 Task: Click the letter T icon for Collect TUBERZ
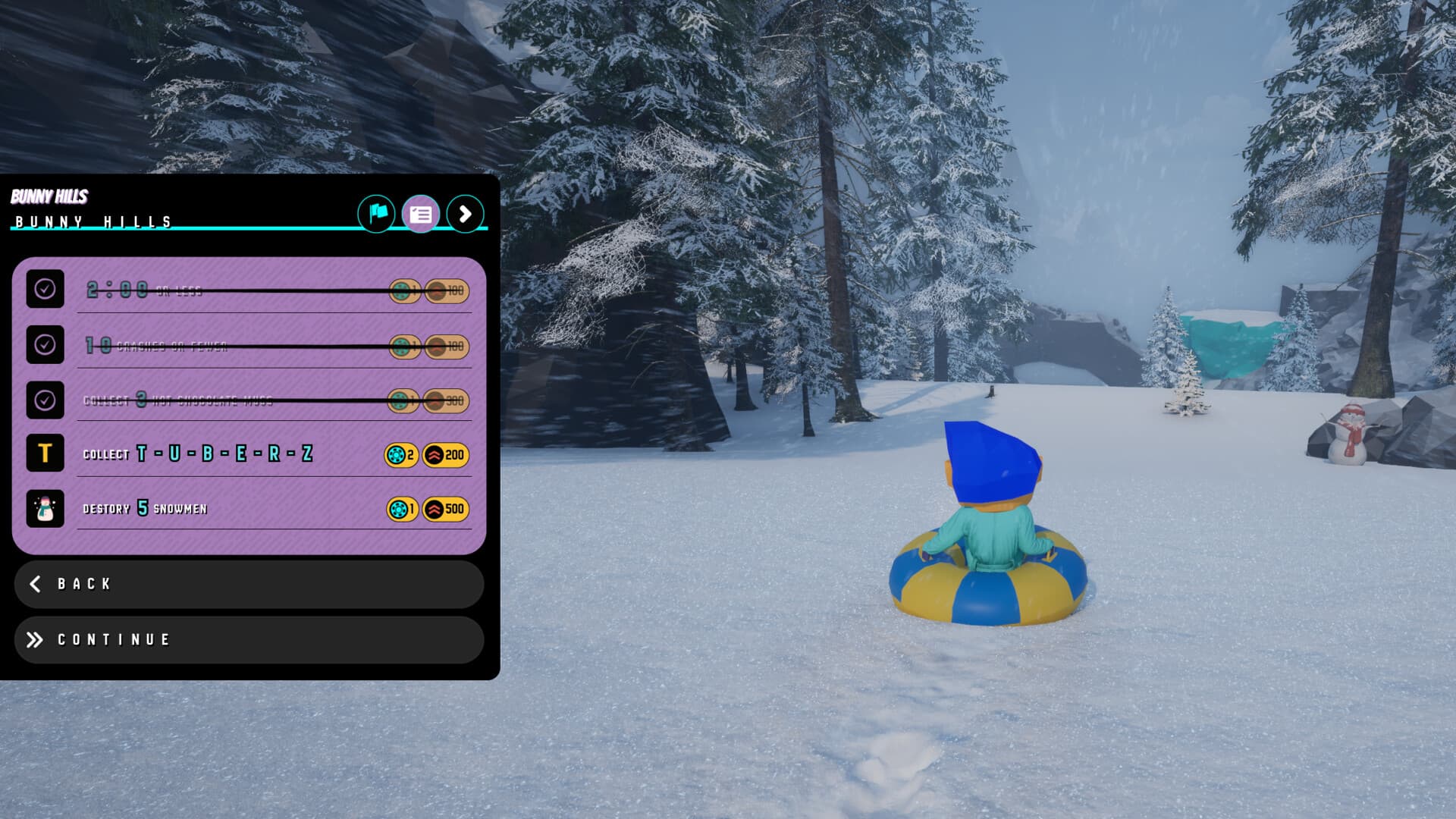(45, 454)
